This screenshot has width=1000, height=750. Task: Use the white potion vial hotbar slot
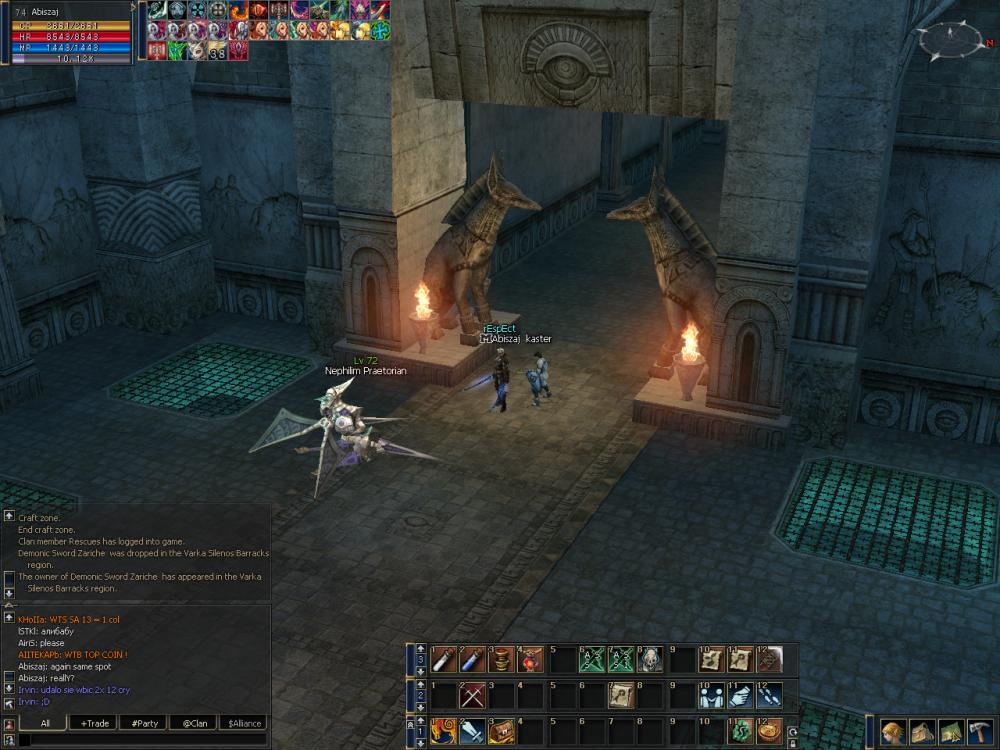point(444,659)
